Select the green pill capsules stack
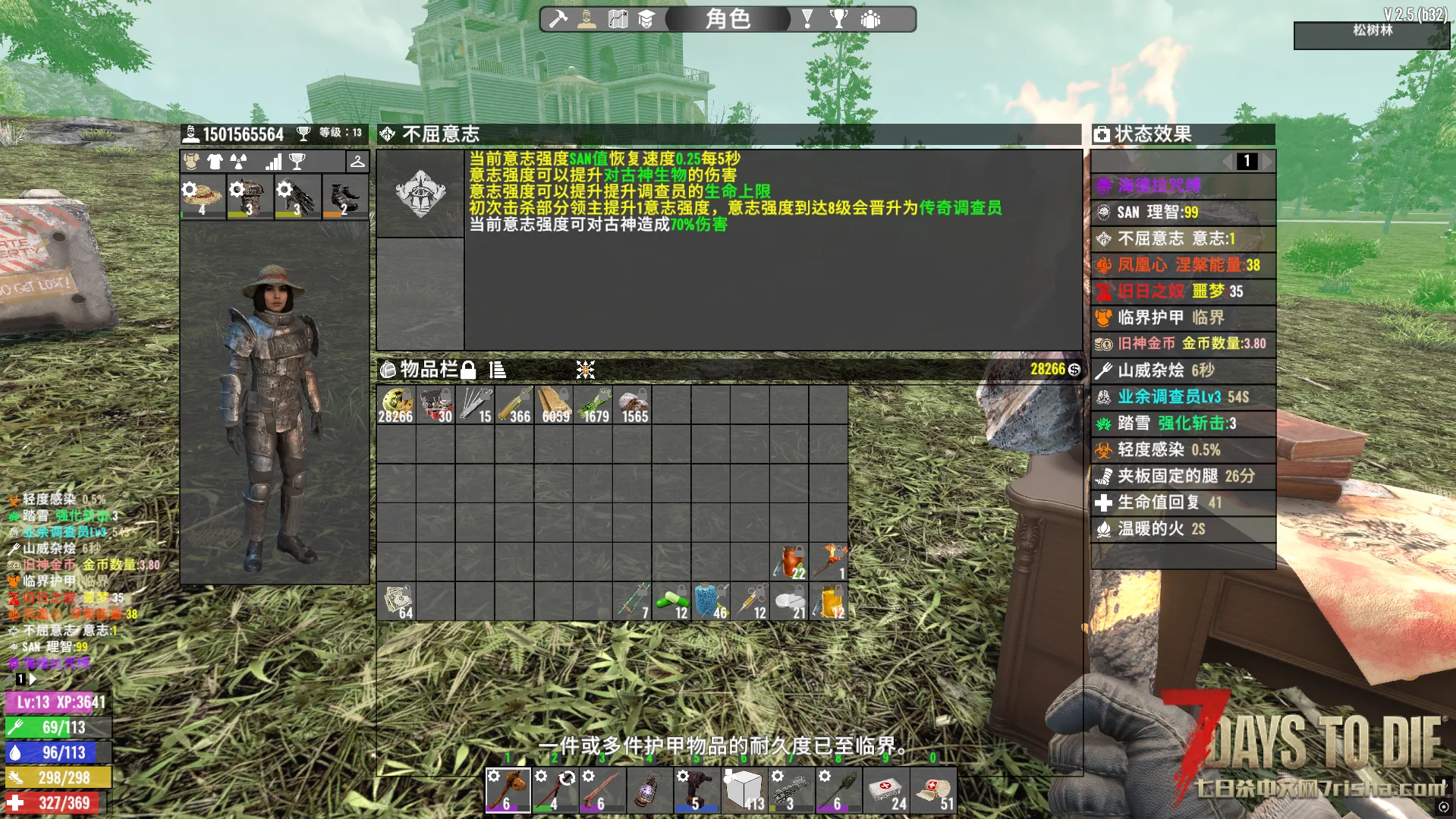 tap(672, 602)
